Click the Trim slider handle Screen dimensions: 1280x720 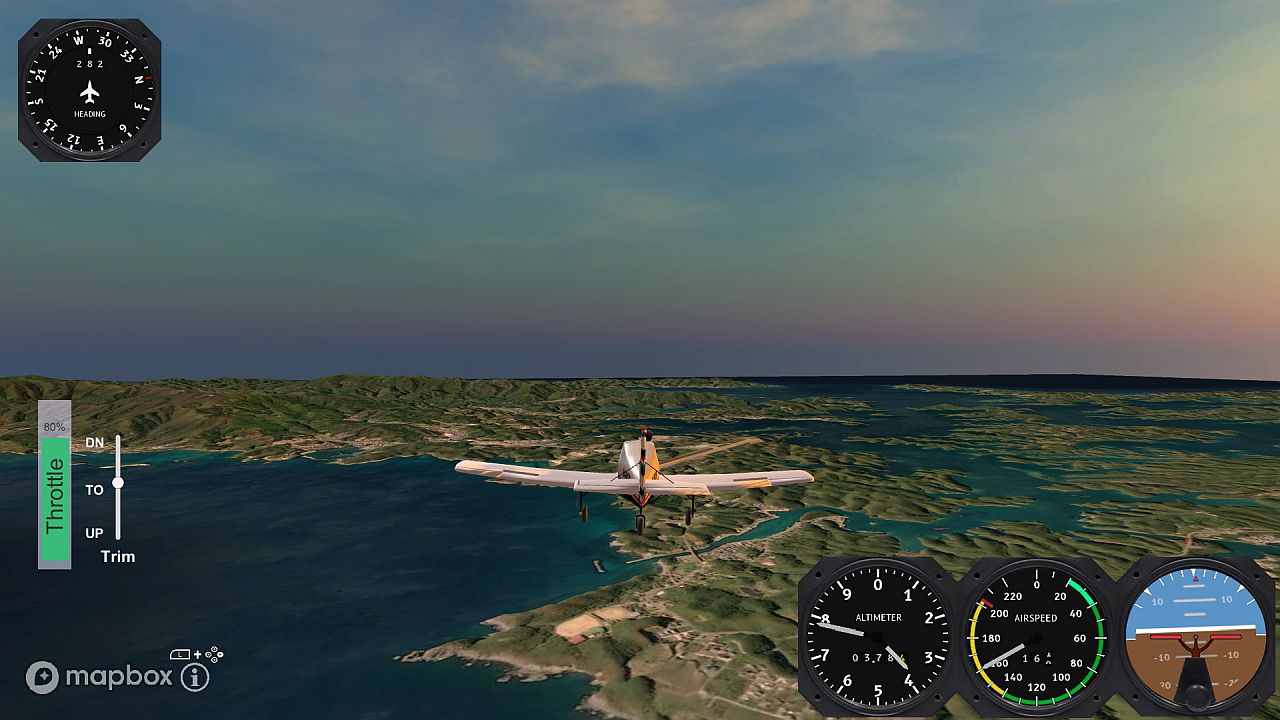coord(118,484)
